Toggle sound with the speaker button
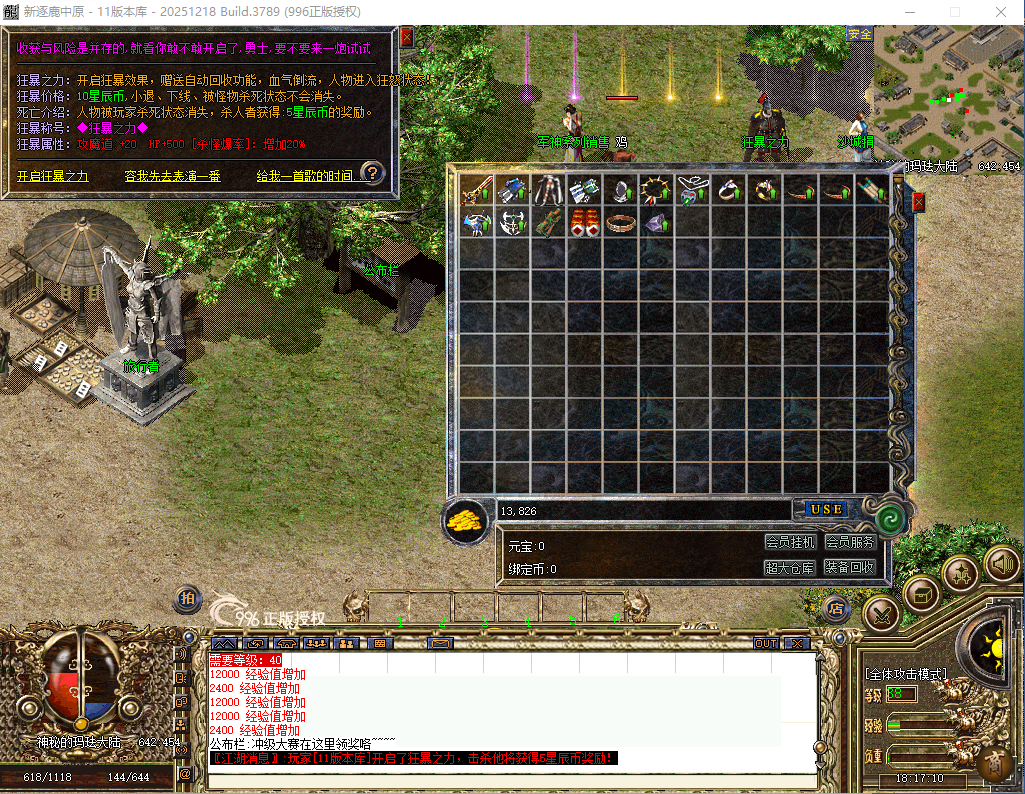This screenshot has height=794, width=1025. tap(1001, 565)
